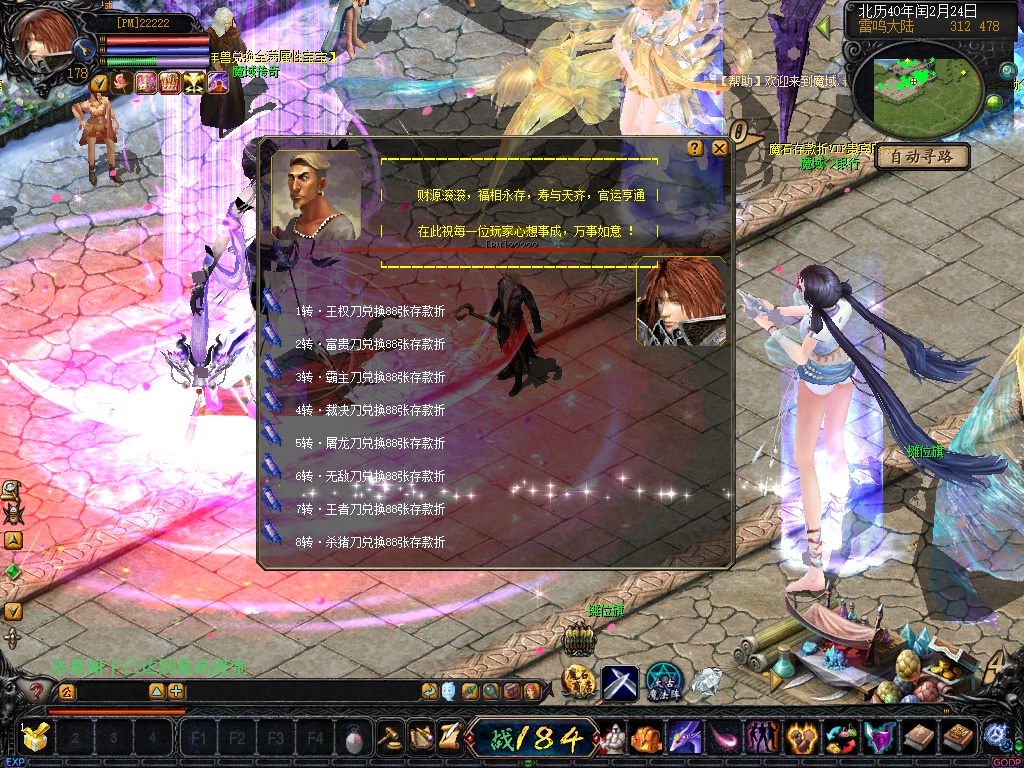Choose the 7转 王者刀 exchange option

click(x=369, y=509)
